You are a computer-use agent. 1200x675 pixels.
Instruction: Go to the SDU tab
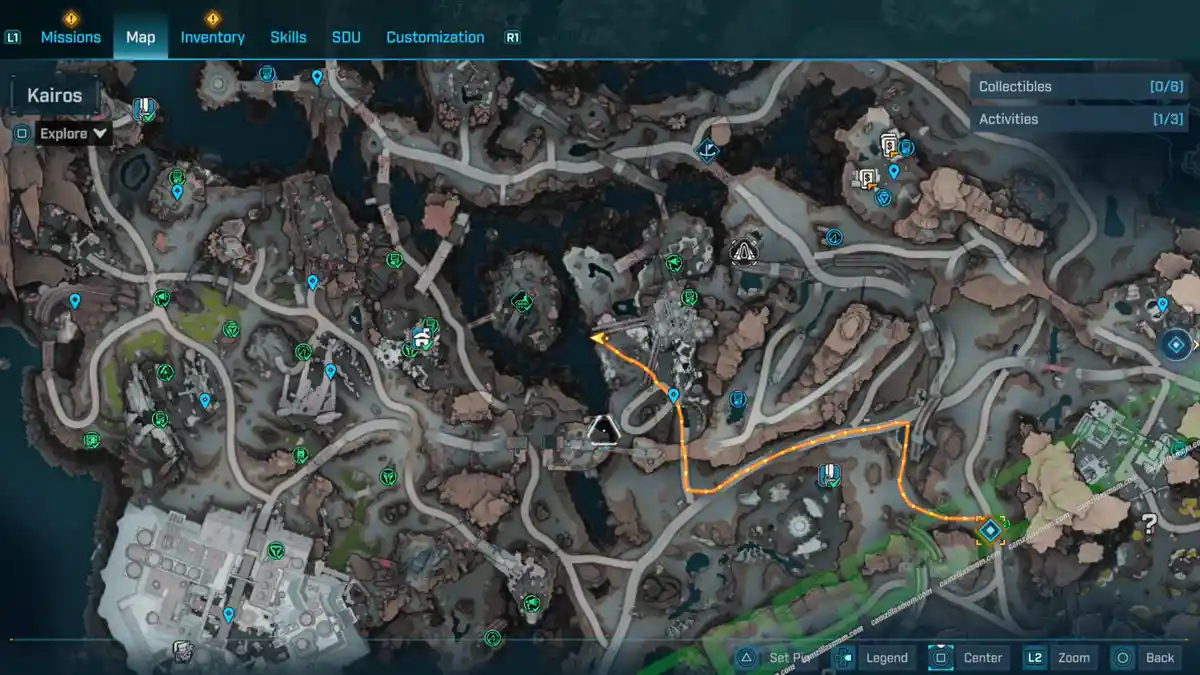[x=346, y=37]
